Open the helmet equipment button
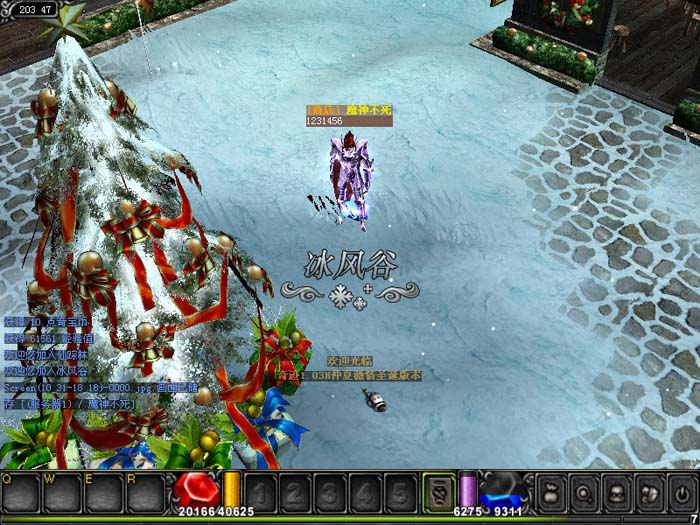This screenshot has width=700, height=525. click(x=650, y=492)
